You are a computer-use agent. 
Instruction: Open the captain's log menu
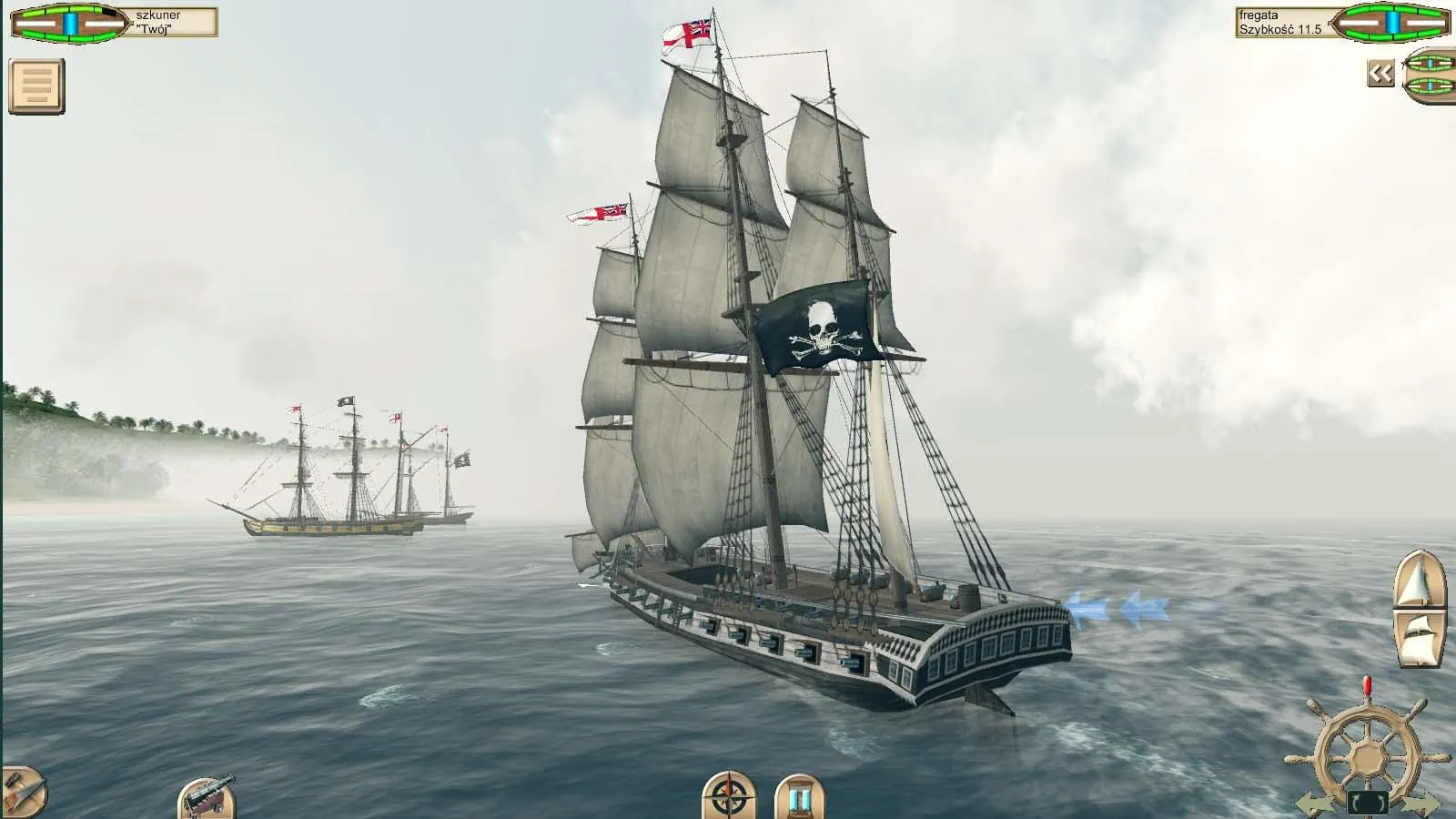click(x=35, y=85)
